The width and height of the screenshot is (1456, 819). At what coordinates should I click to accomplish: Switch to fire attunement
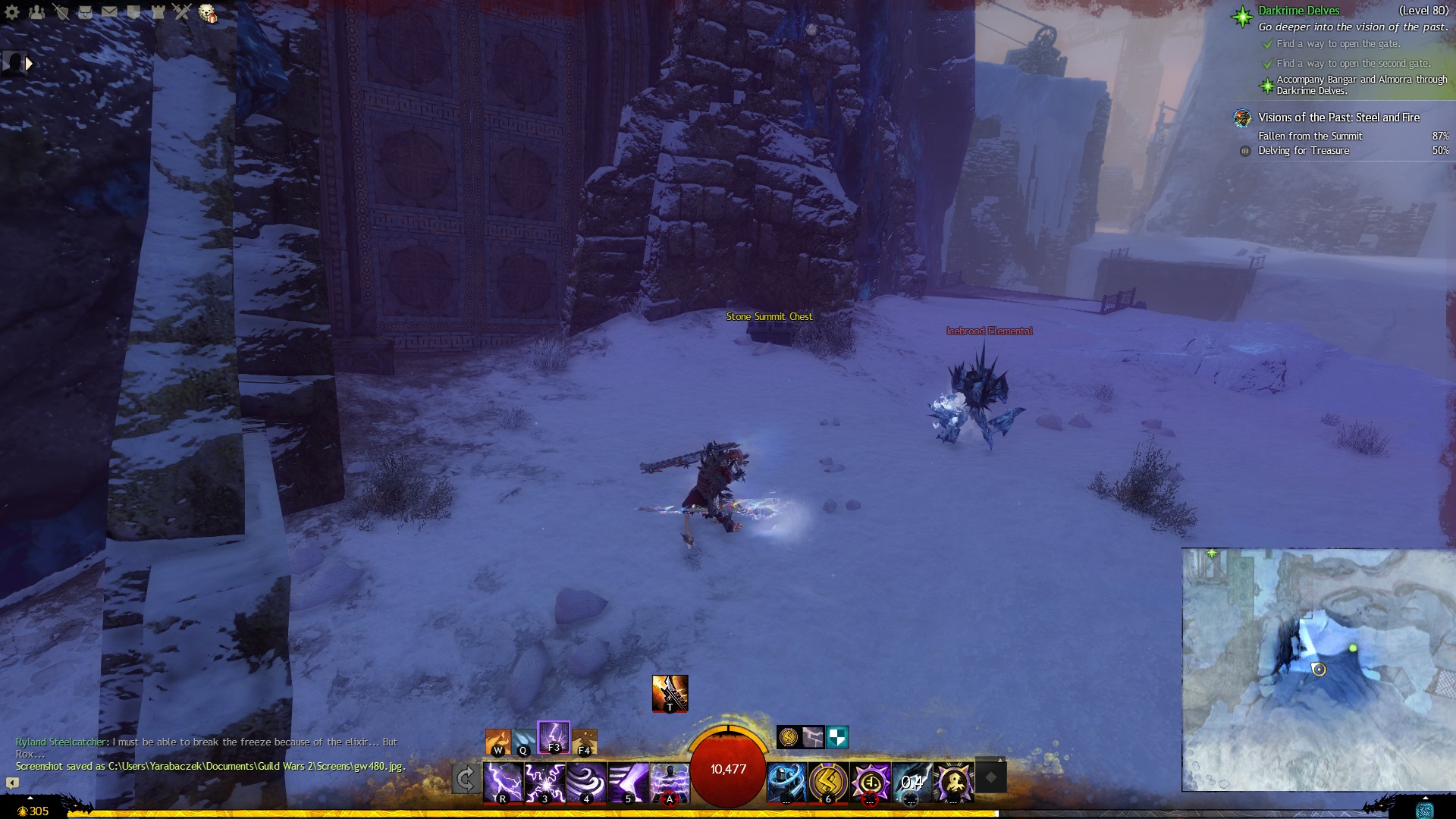click(x=497, y=742)
